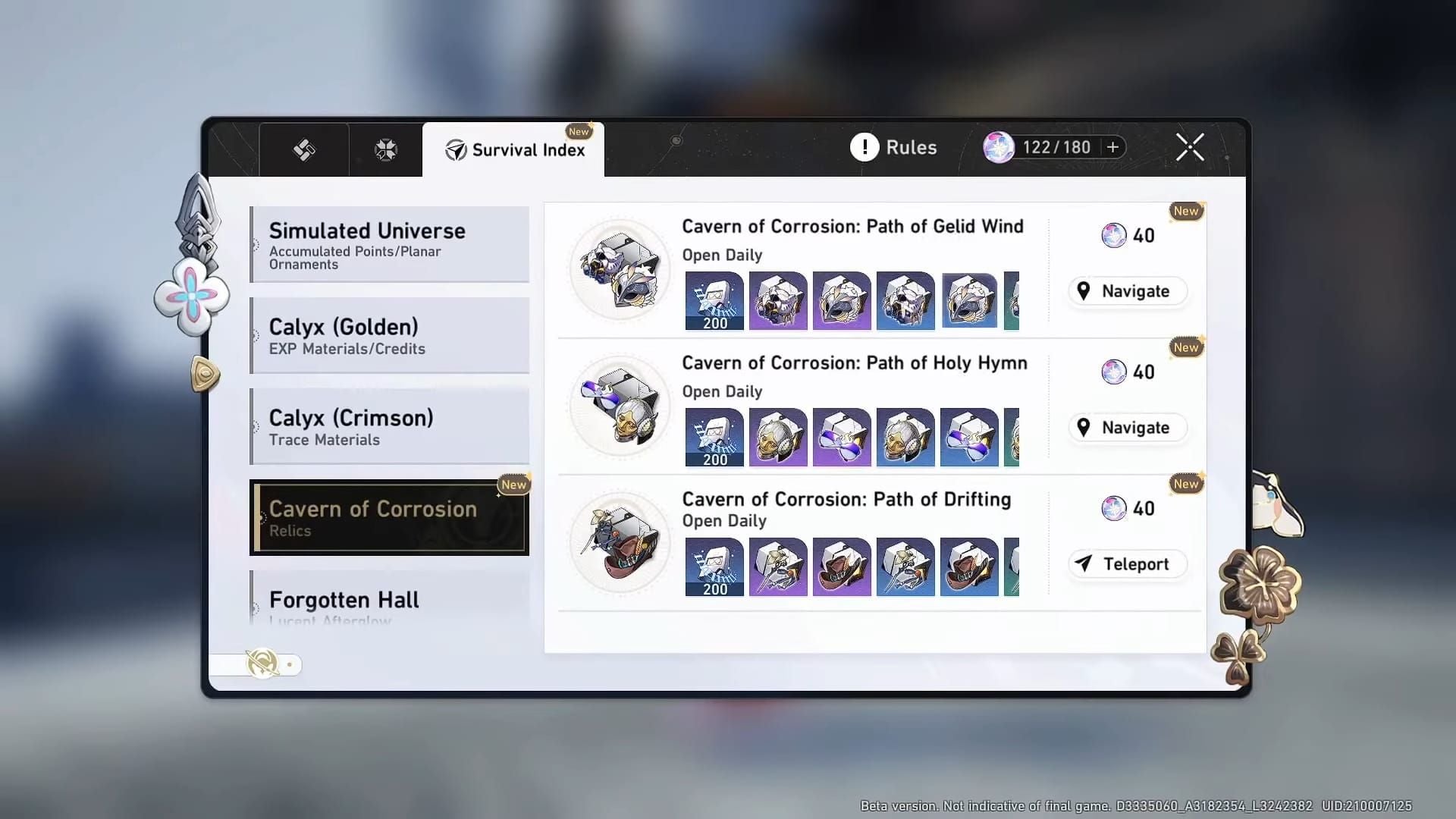This screenshot has height=819, width=1456.
Task: Choose Calyx (Golden) category
Action: tap(390, 335)
